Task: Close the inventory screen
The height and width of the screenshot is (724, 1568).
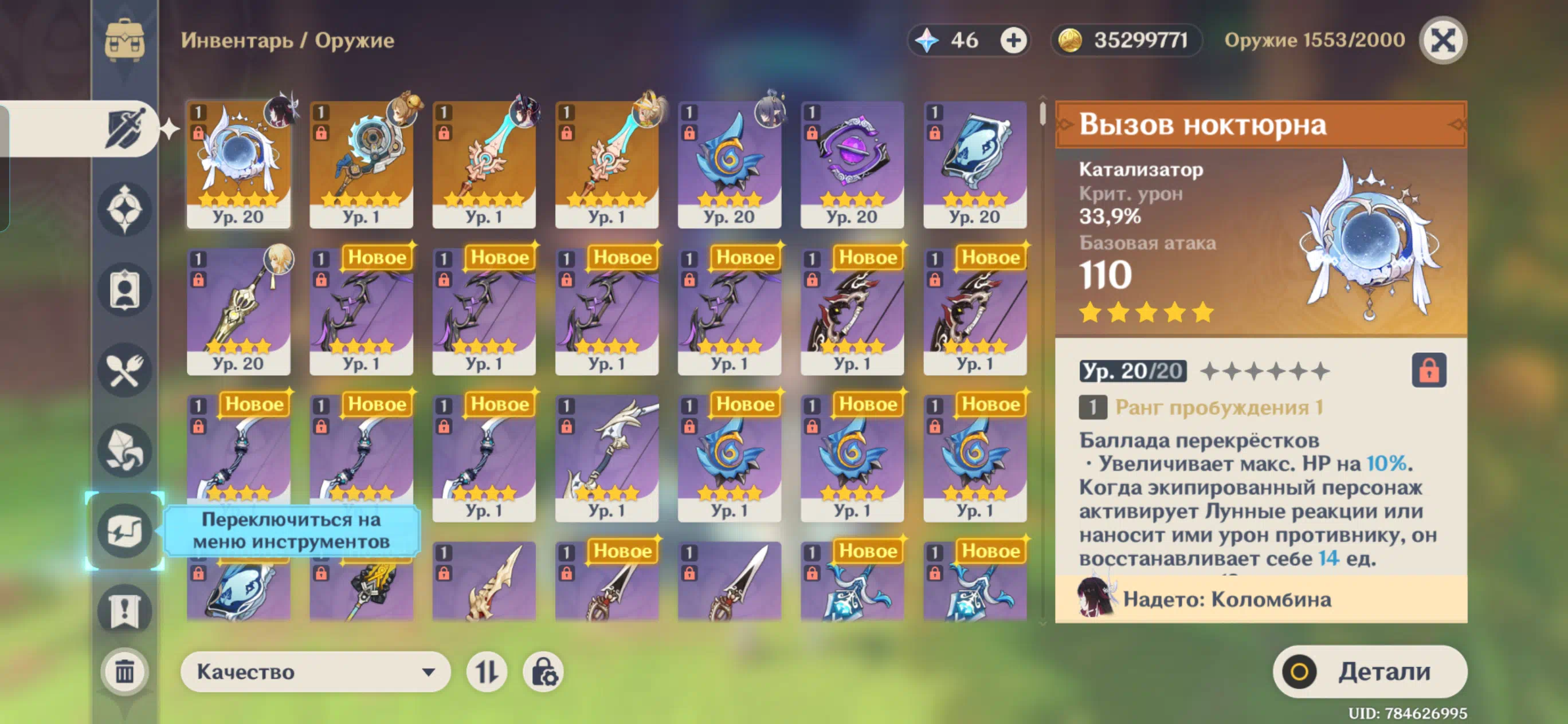Action: [x=1441, y=41]
